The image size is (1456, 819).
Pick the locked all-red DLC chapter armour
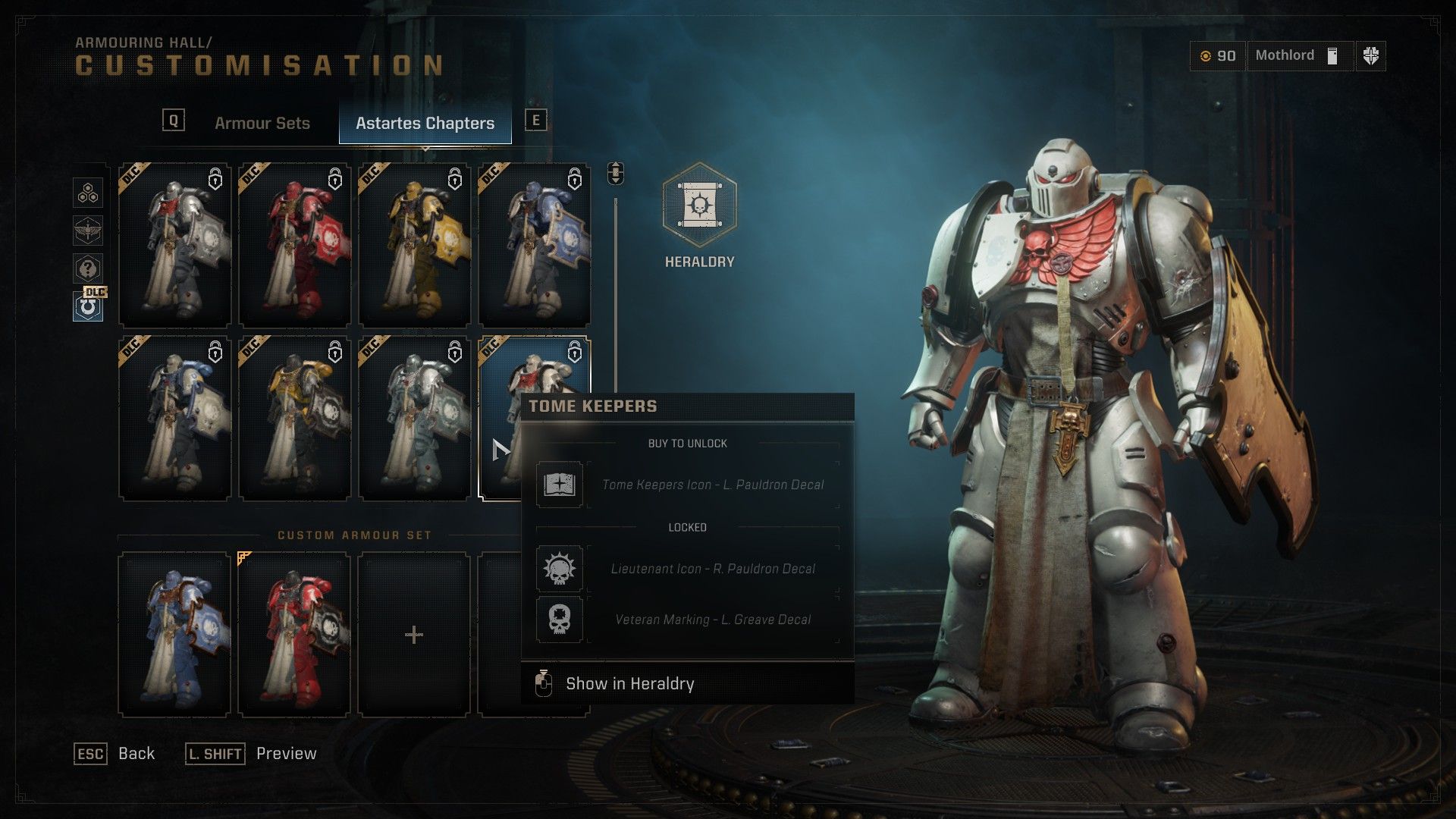pyautogui.click(x=295, y=246)
